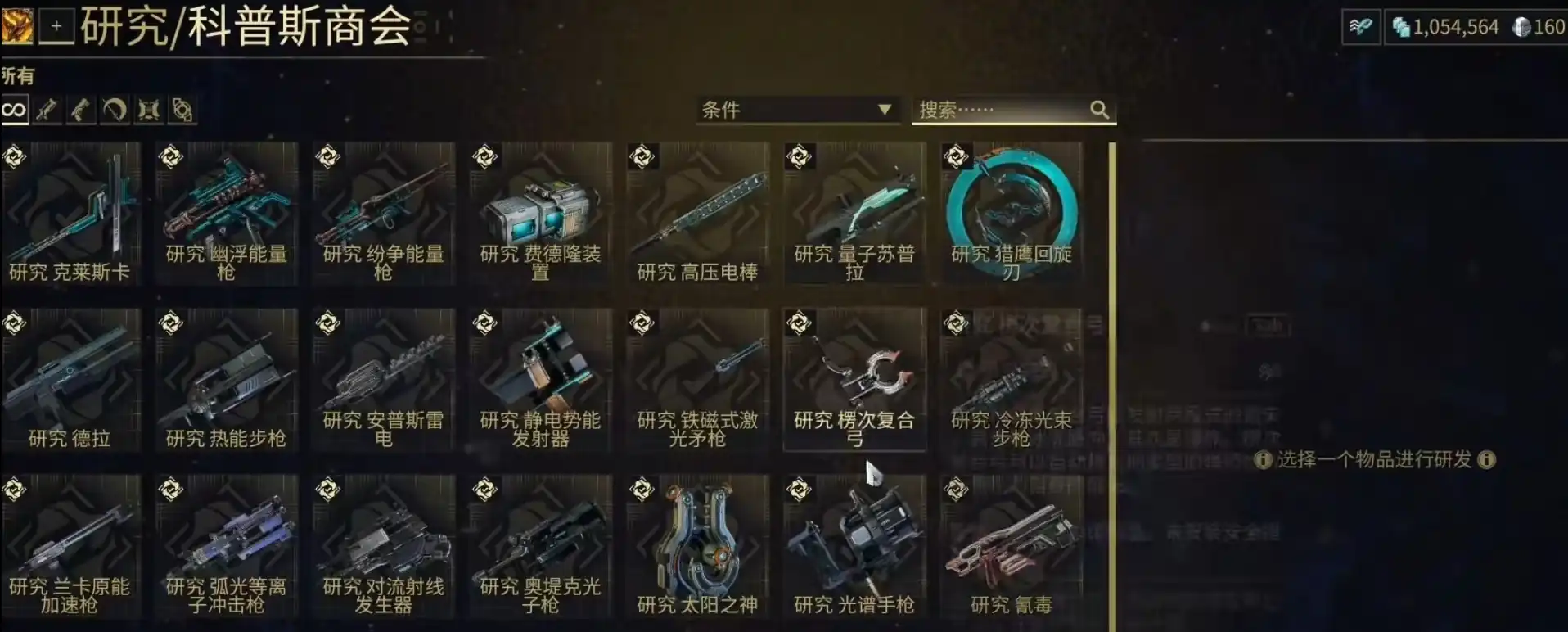Viewport: 1568px width, 632px height.
Task: Choose the 研究 幽浮能量枪 tile
Action: click(227, 214)
